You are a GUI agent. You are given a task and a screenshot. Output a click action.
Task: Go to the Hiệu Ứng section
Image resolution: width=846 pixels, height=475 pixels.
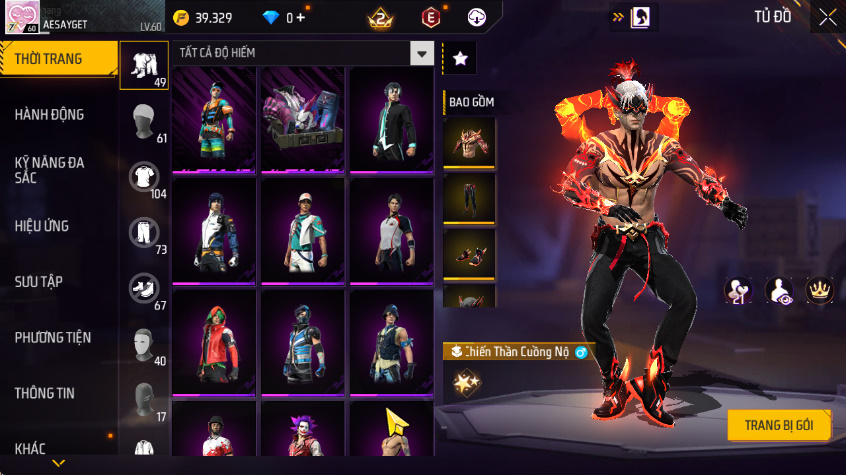[x=42, y=226]
